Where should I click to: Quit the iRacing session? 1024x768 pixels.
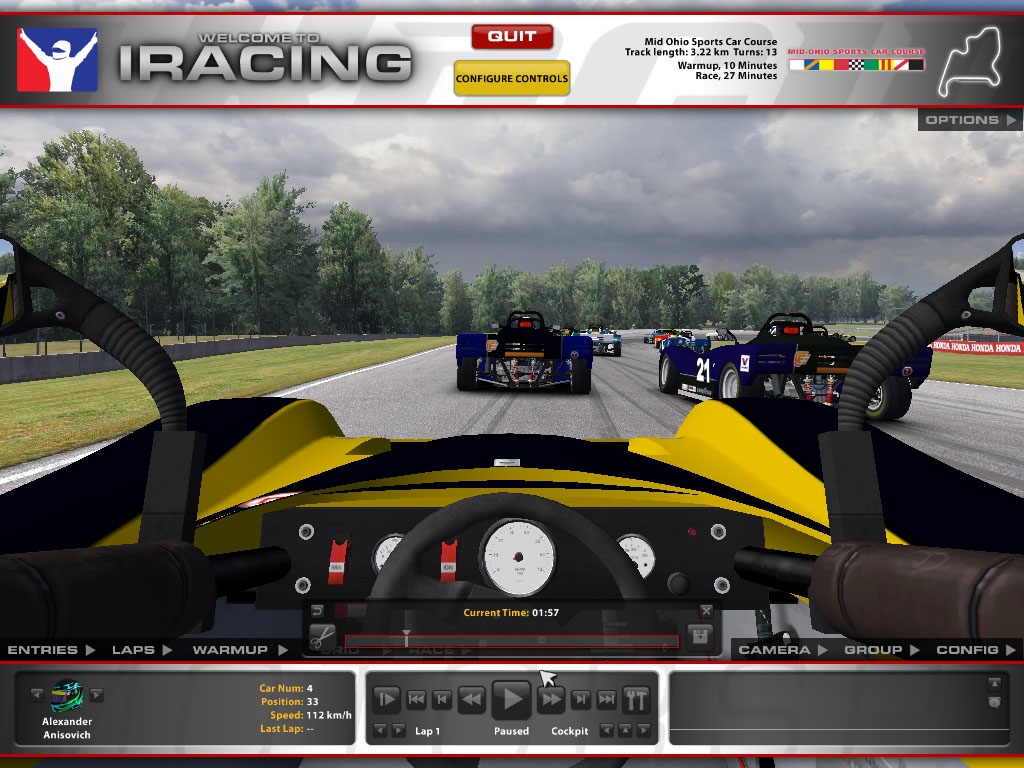point(511,37)
